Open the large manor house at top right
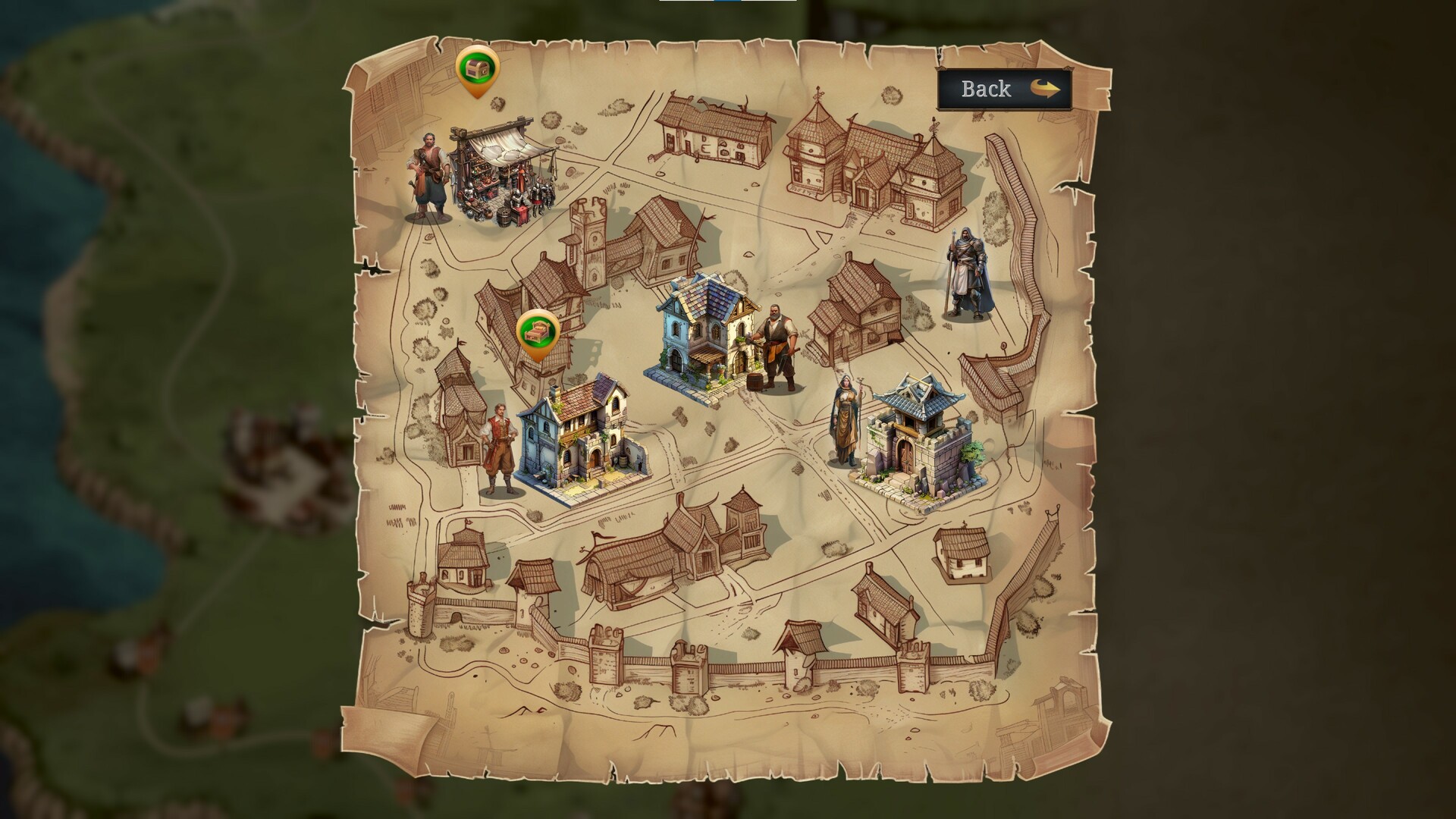Image resolution: width=1456 pixels, height=819 pixels. (864, 163)
